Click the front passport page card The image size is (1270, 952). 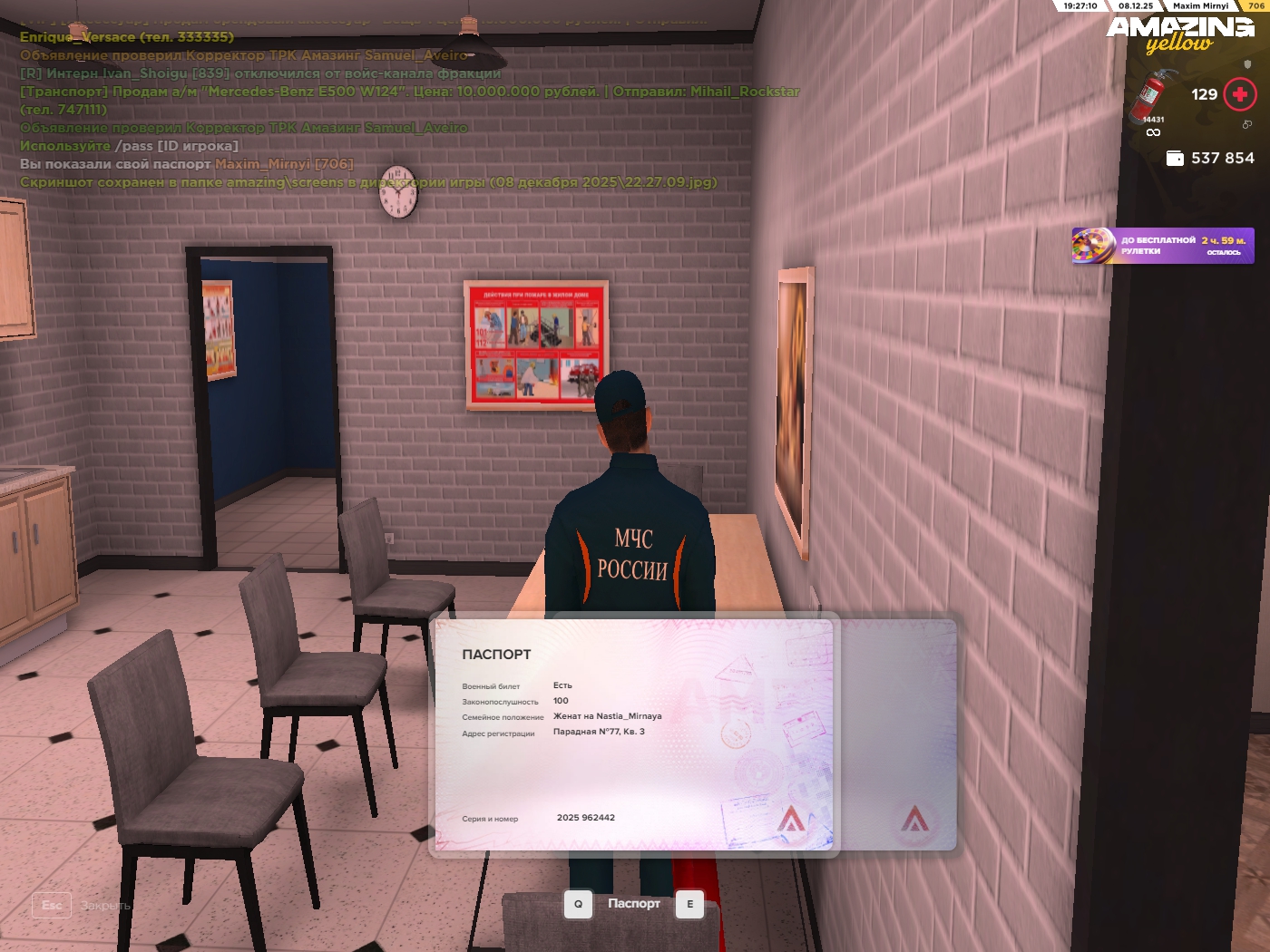tap(632, 734)
